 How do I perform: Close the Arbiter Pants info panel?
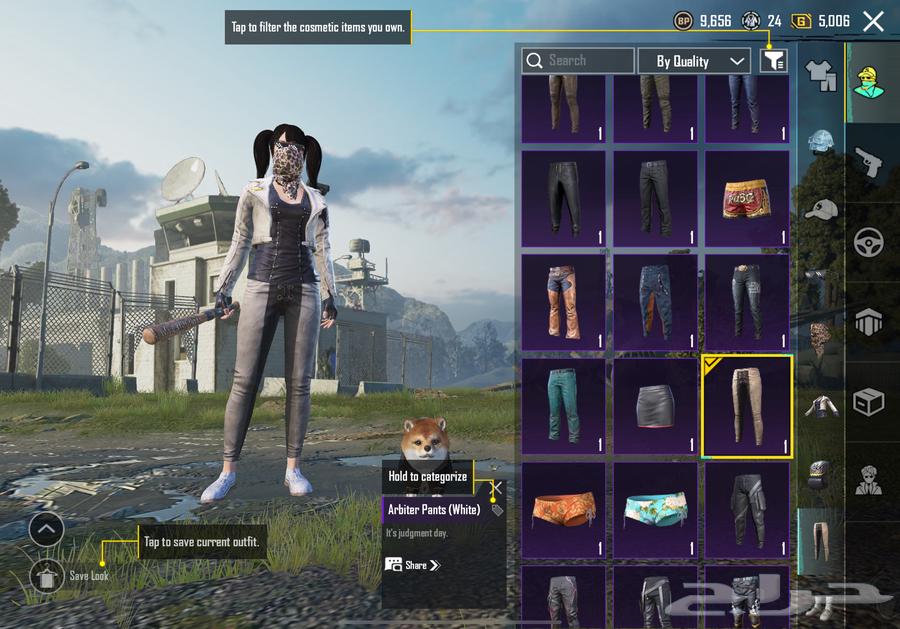tap(495, 489)
